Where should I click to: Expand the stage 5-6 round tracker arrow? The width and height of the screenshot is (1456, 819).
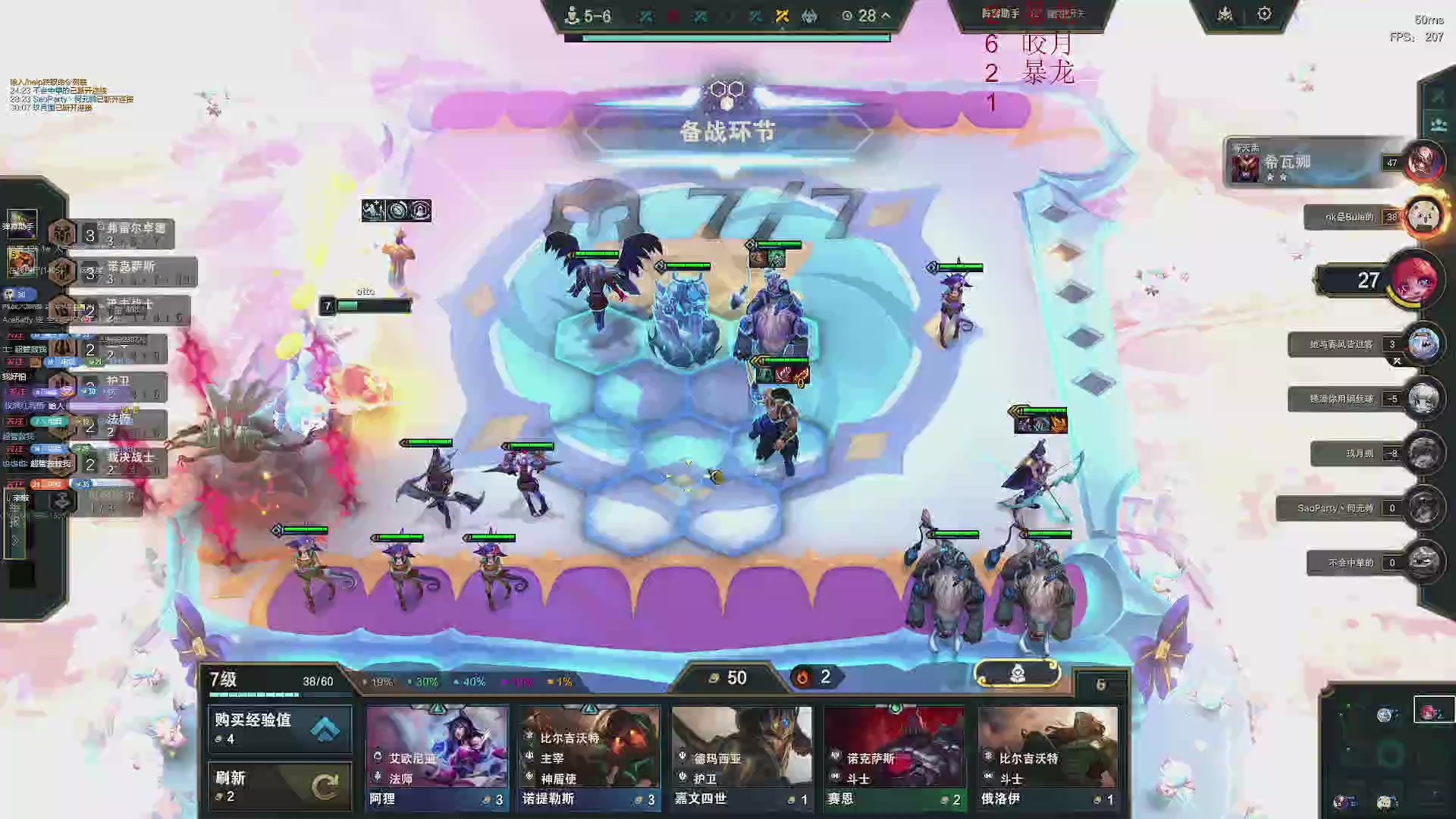point(886,15)
